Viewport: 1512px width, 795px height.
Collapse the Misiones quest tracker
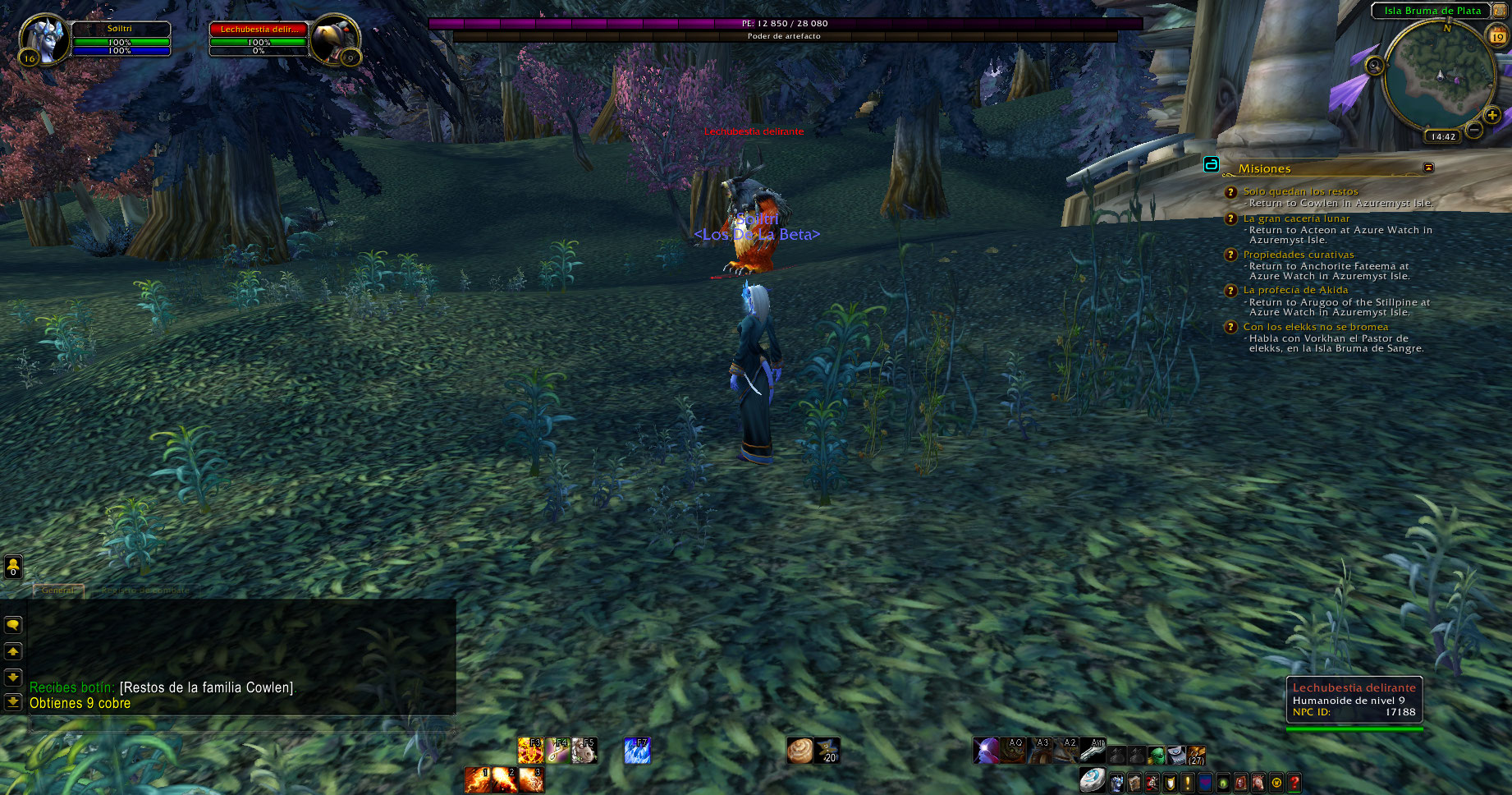tap(1428, 168)
